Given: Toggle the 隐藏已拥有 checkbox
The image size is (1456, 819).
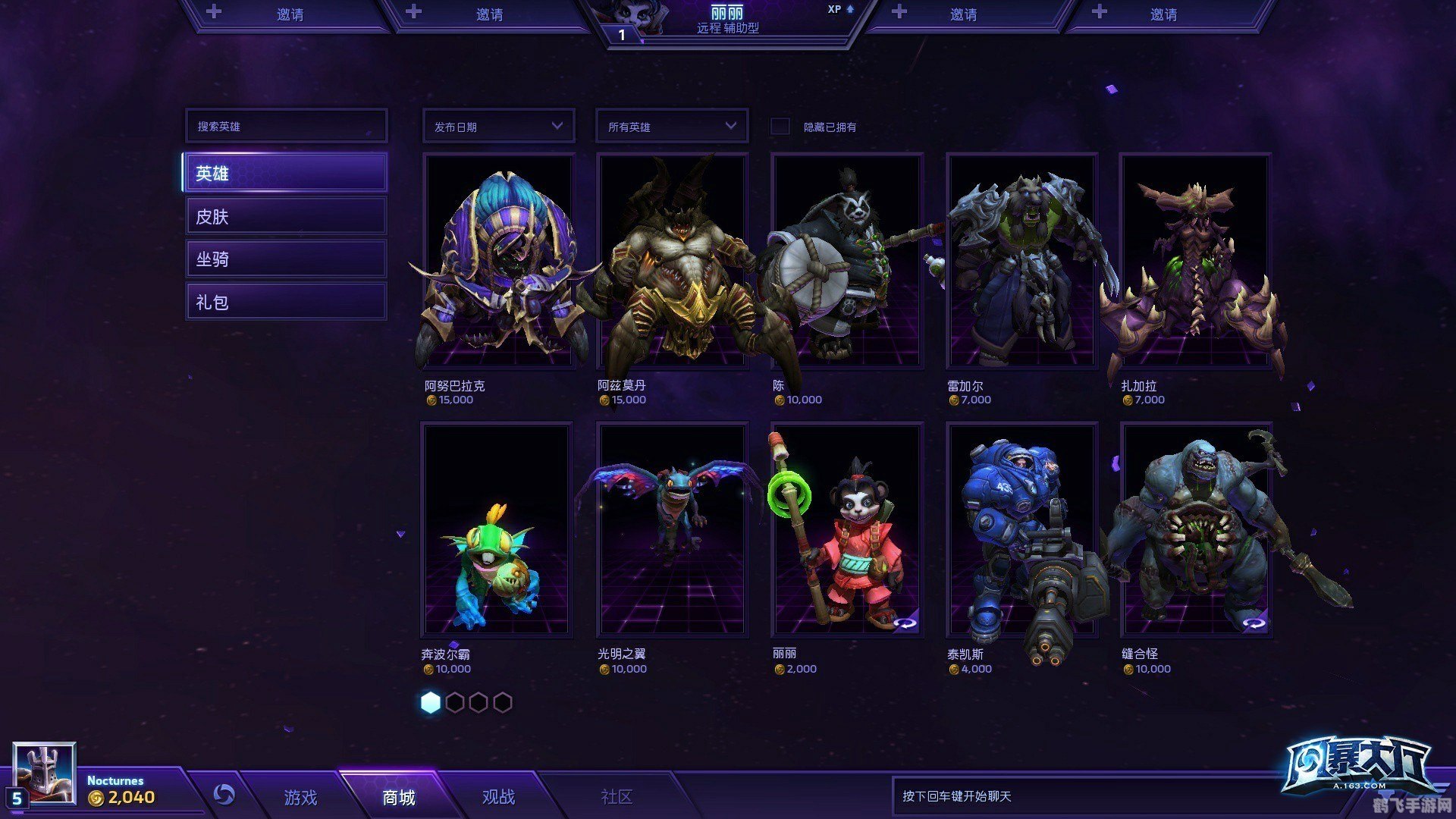Looking at the screenshot, I should click(x=780, y=127).
